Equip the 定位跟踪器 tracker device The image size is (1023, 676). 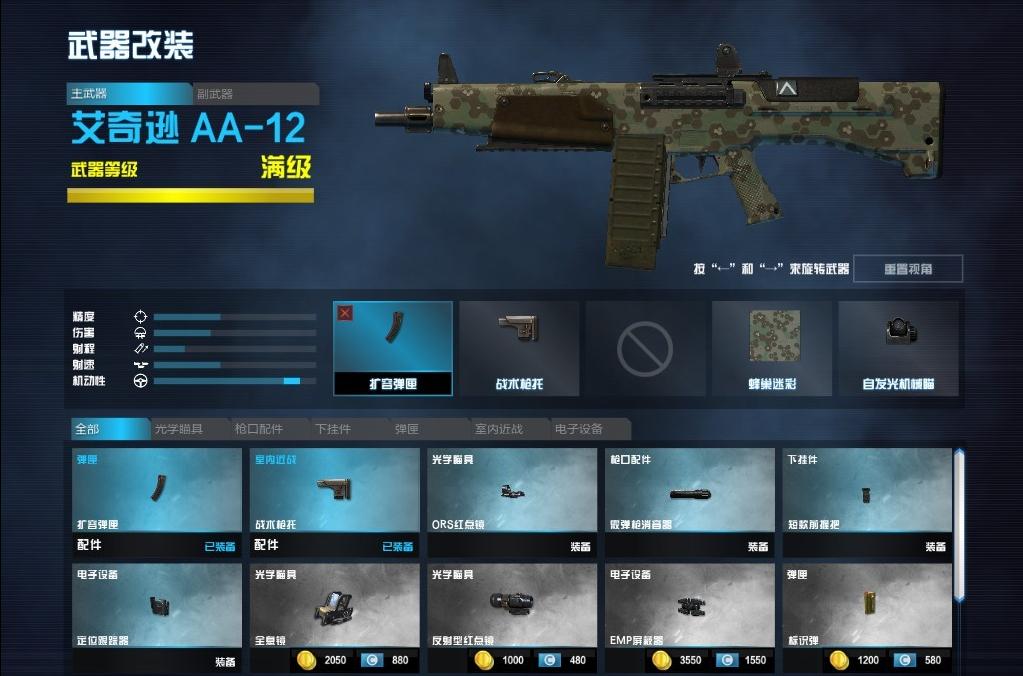point(224,662)
